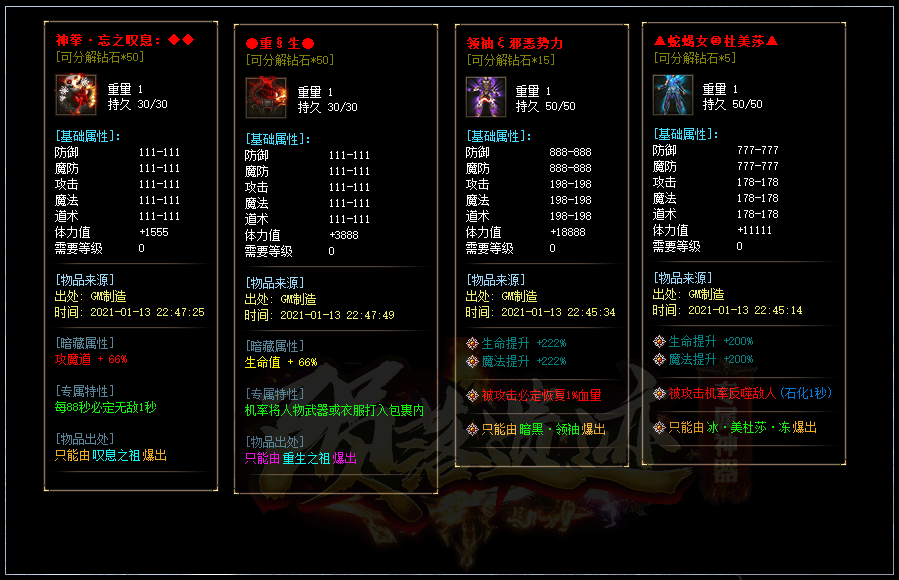899x580 pixels.
Task: Select the 神拳·忘之叹息 item icon
Action: (75, 95)
